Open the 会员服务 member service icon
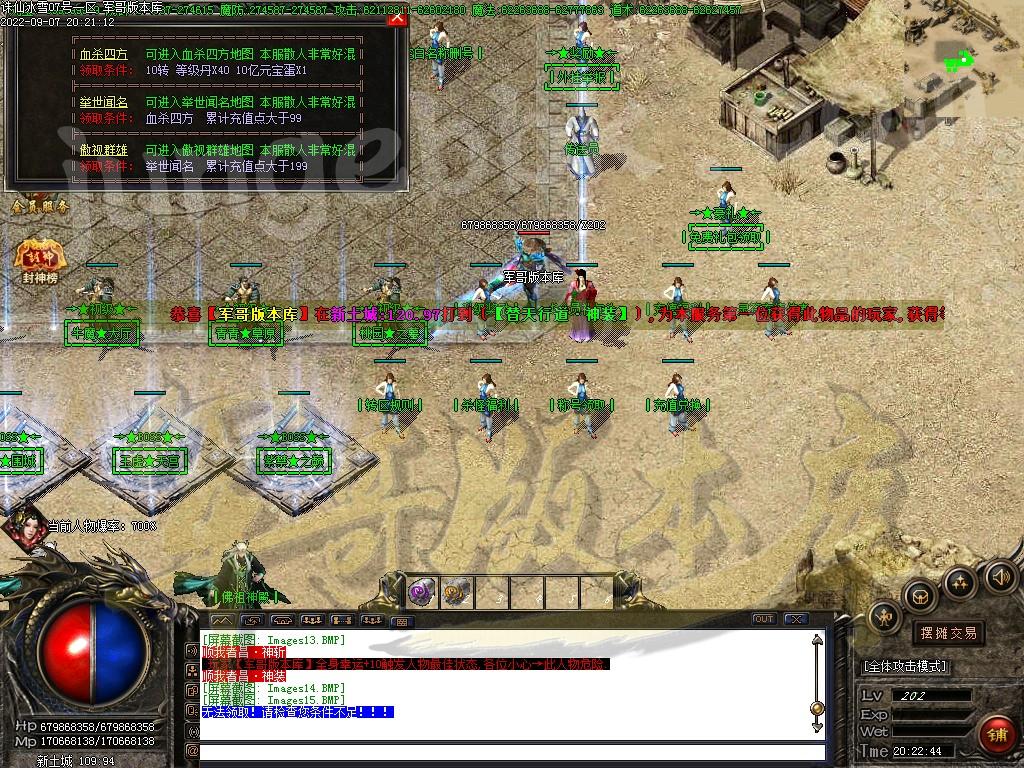Screen dimensions: 1024x768 point(41,205)
